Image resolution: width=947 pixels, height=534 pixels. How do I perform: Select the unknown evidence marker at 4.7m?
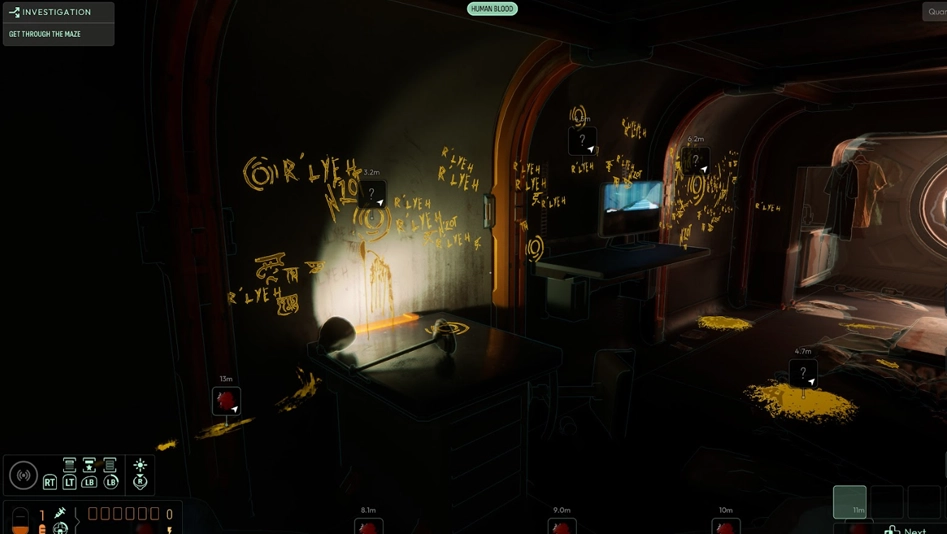click(803, 374)
